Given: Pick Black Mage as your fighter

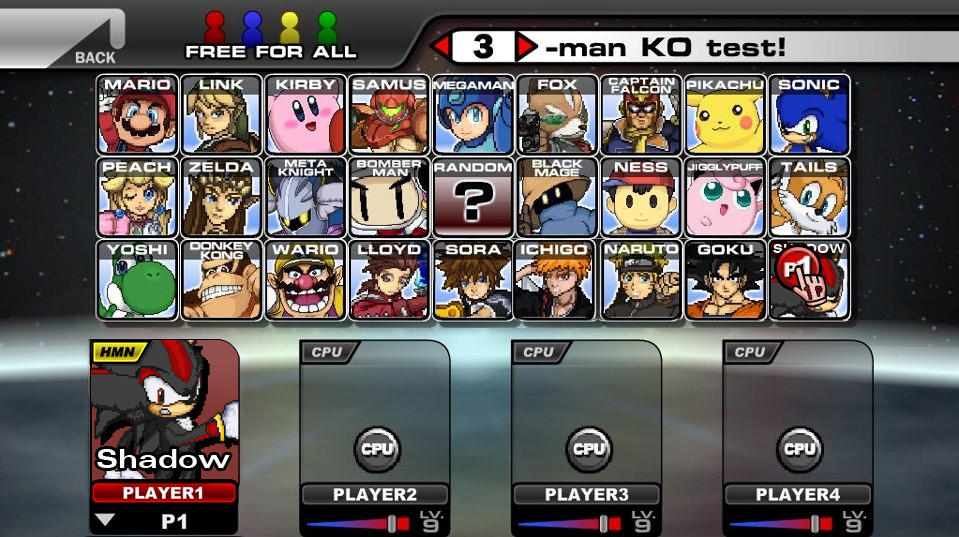Looking at the screenshot, I should click(x=557, y=197).
